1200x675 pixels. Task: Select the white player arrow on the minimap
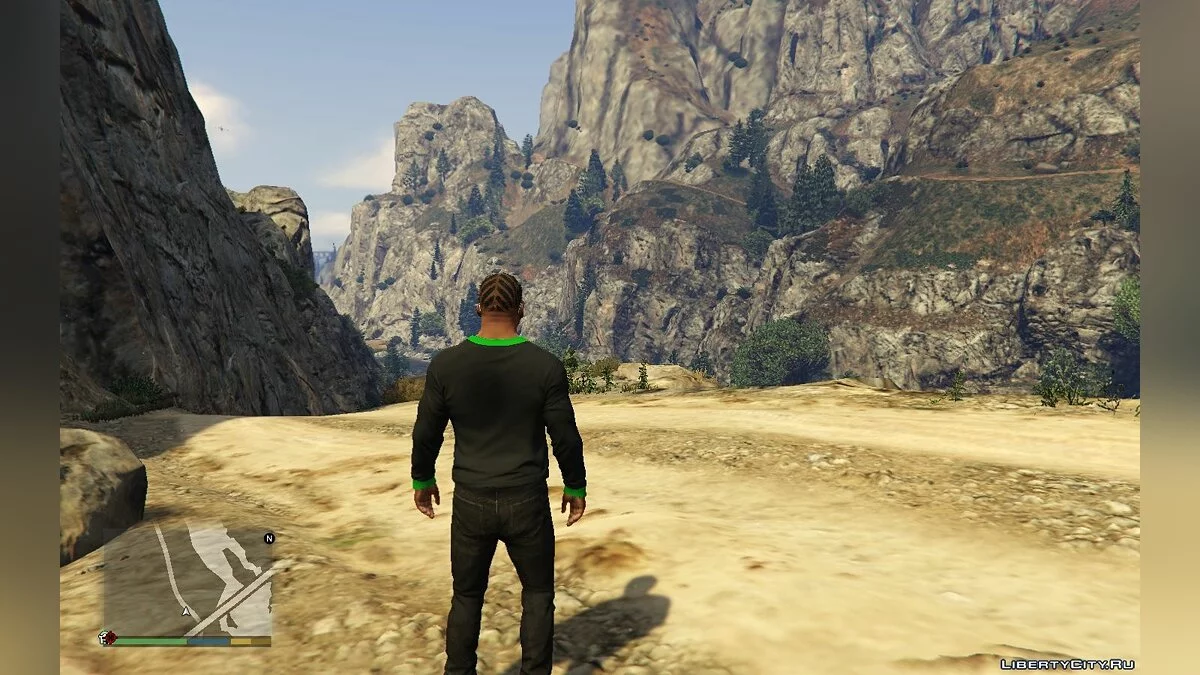click(186, 610)
